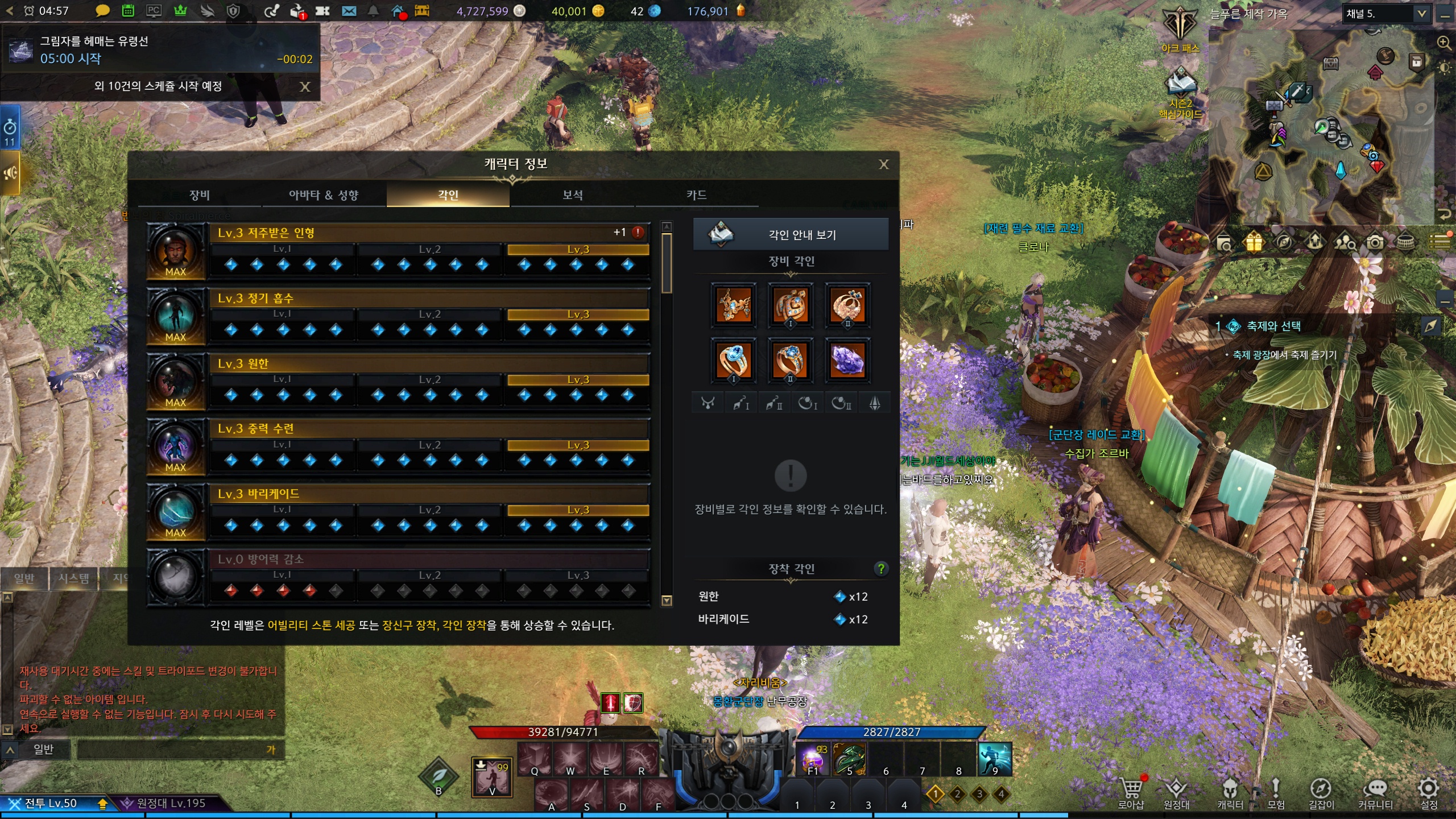
Task: Click the 각인 안내 보기 button
Action: pyautogui.click(x=791, y=234)
